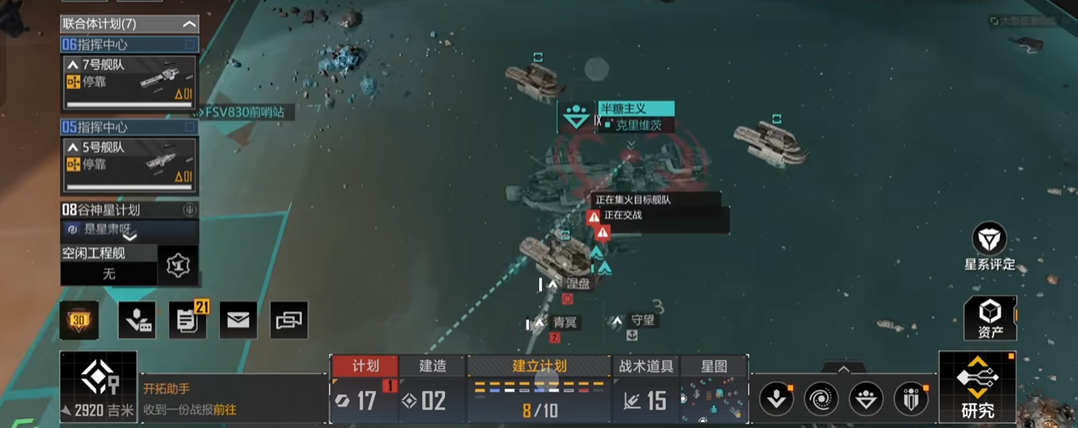The height and width of the screenshot is (428, 1078).
Task: Open the chat windows icon
Action: pos(288,319)
